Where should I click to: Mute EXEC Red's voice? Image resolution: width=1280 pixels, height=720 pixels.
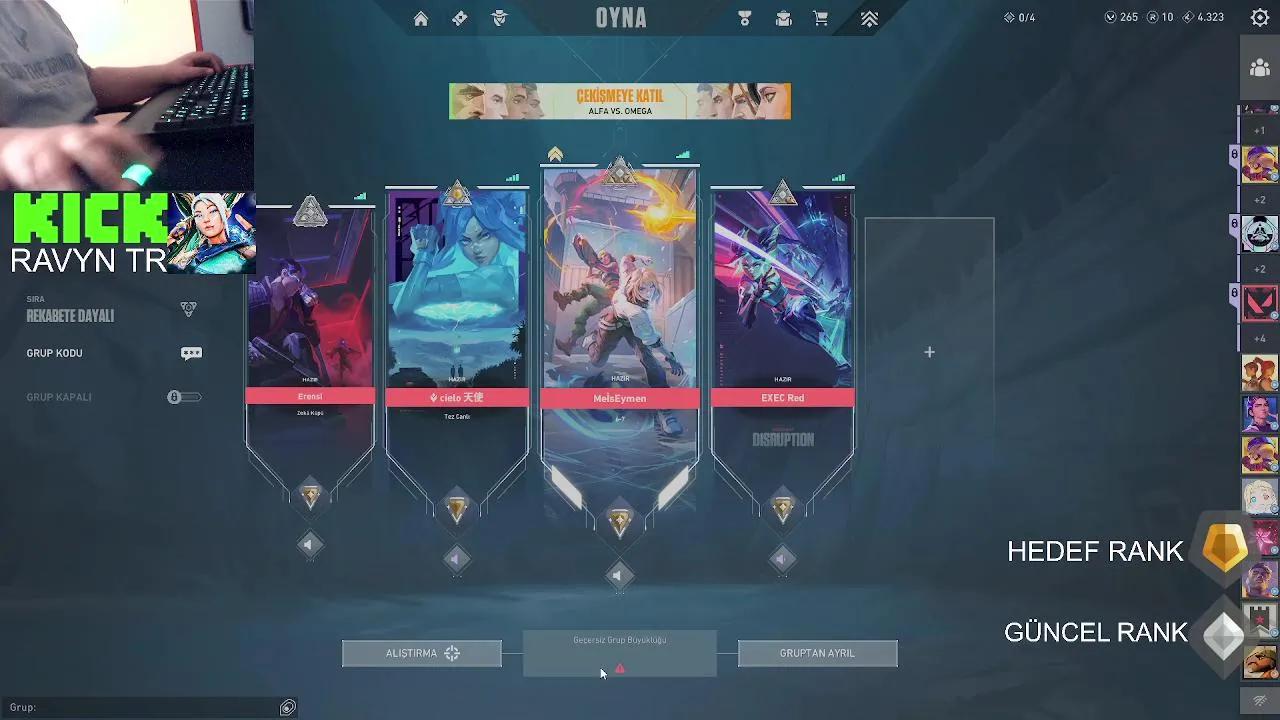(x=783, y=560)
